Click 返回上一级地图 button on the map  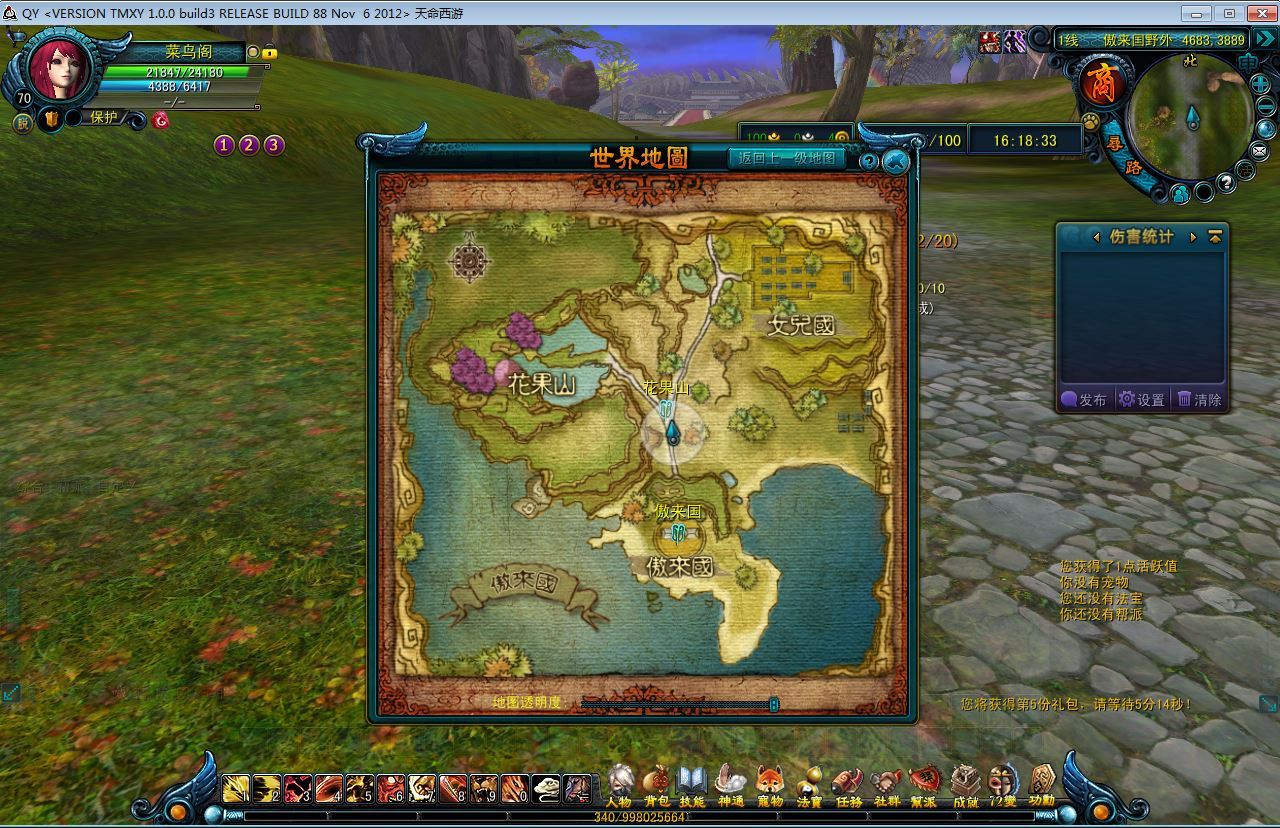(x=787, y=158)
